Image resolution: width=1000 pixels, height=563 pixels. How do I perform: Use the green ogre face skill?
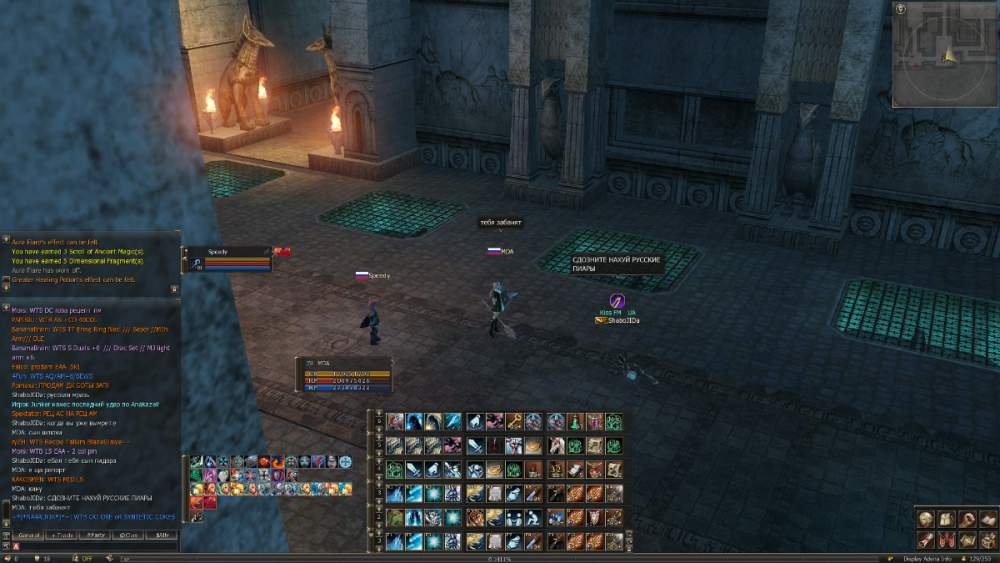(x=395, y=517)
